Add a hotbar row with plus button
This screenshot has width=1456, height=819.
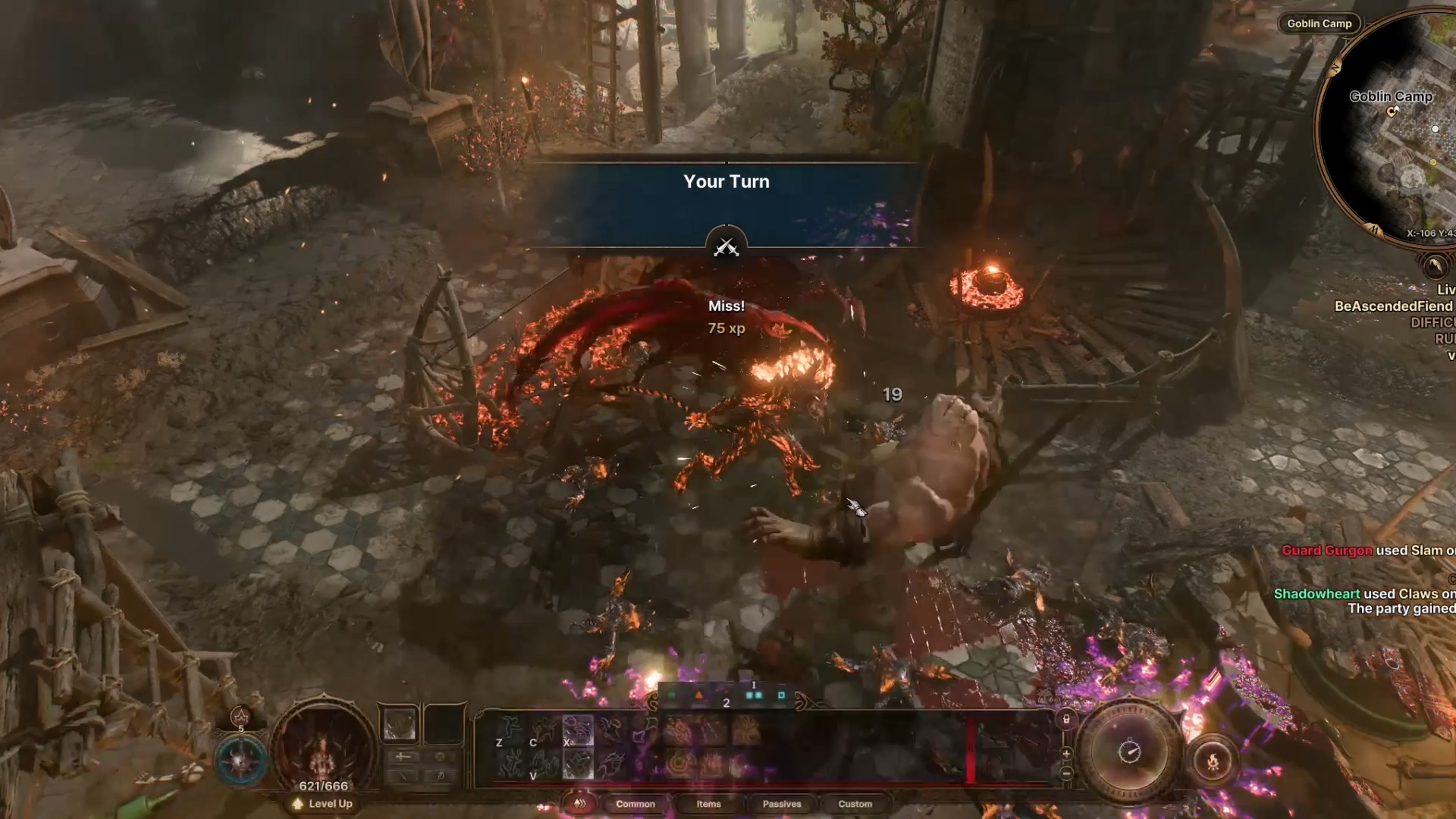[x=1066, y=754]
